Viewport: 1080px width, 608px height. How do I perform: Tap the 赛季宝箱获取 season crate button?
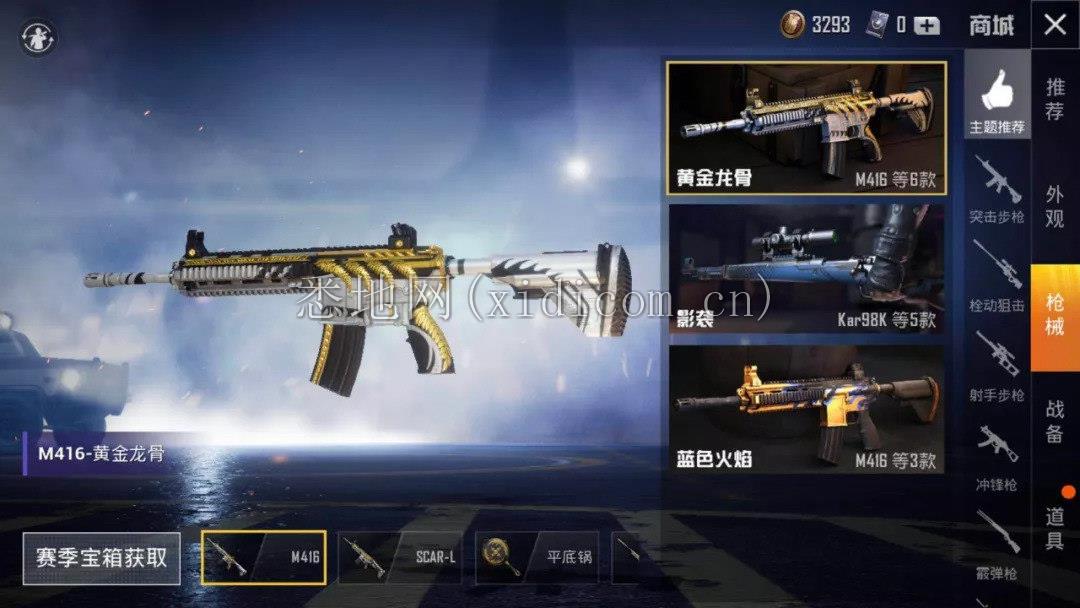point(102,558)
